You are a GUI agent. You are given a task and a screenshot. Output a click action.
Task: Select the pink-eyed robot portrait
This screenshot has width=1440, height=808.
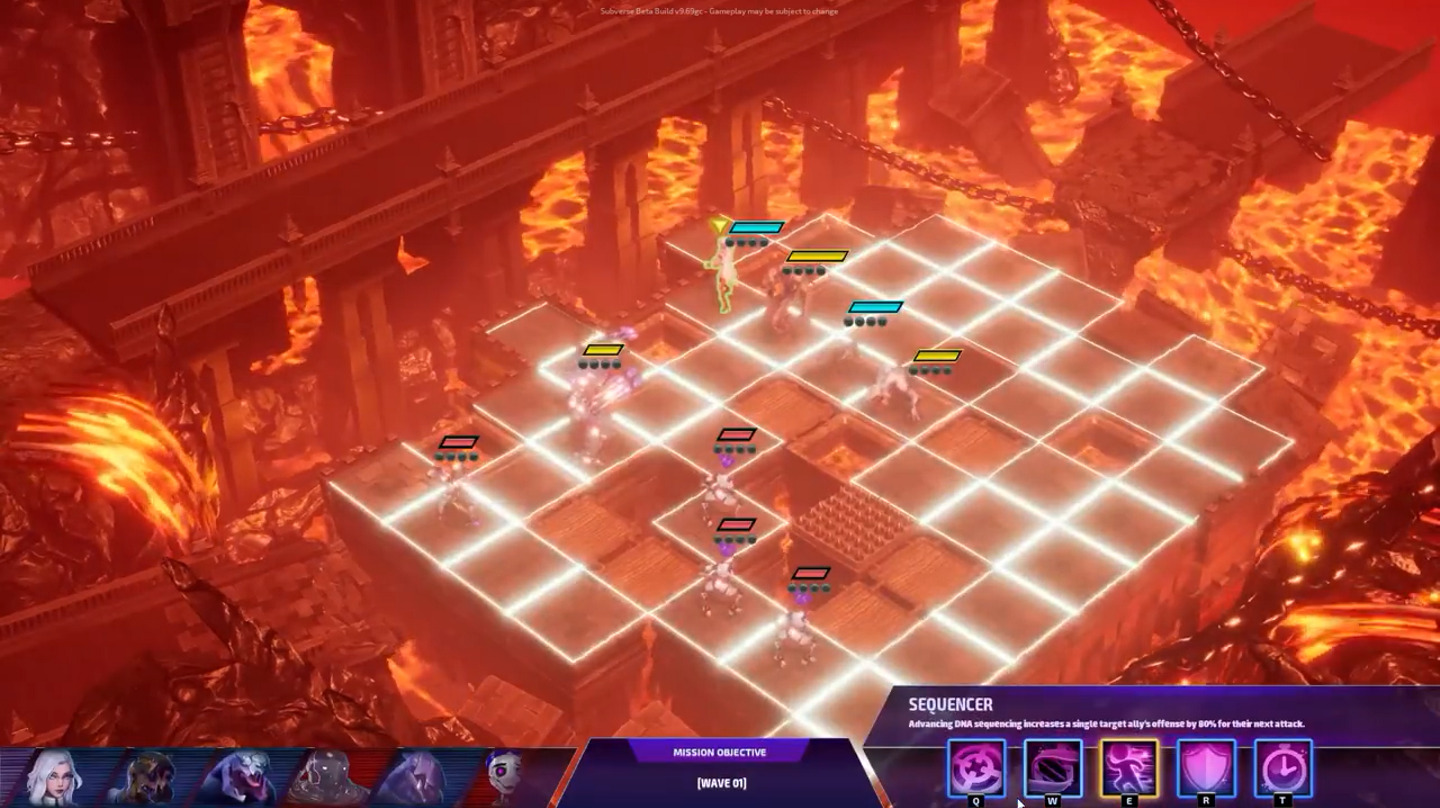coord(506,778)
